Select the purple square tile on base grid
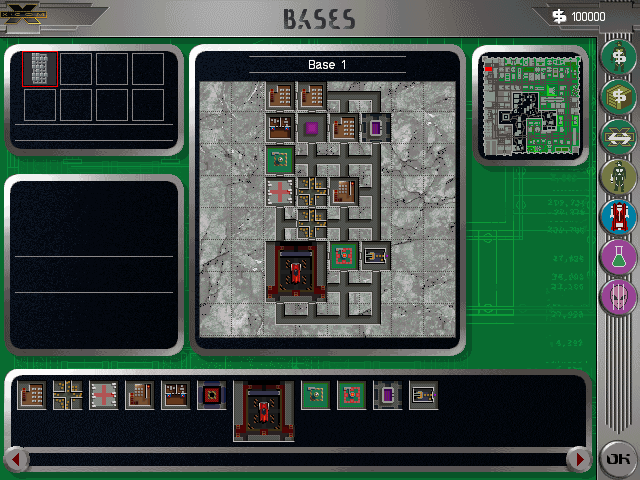 click(312, 128)
